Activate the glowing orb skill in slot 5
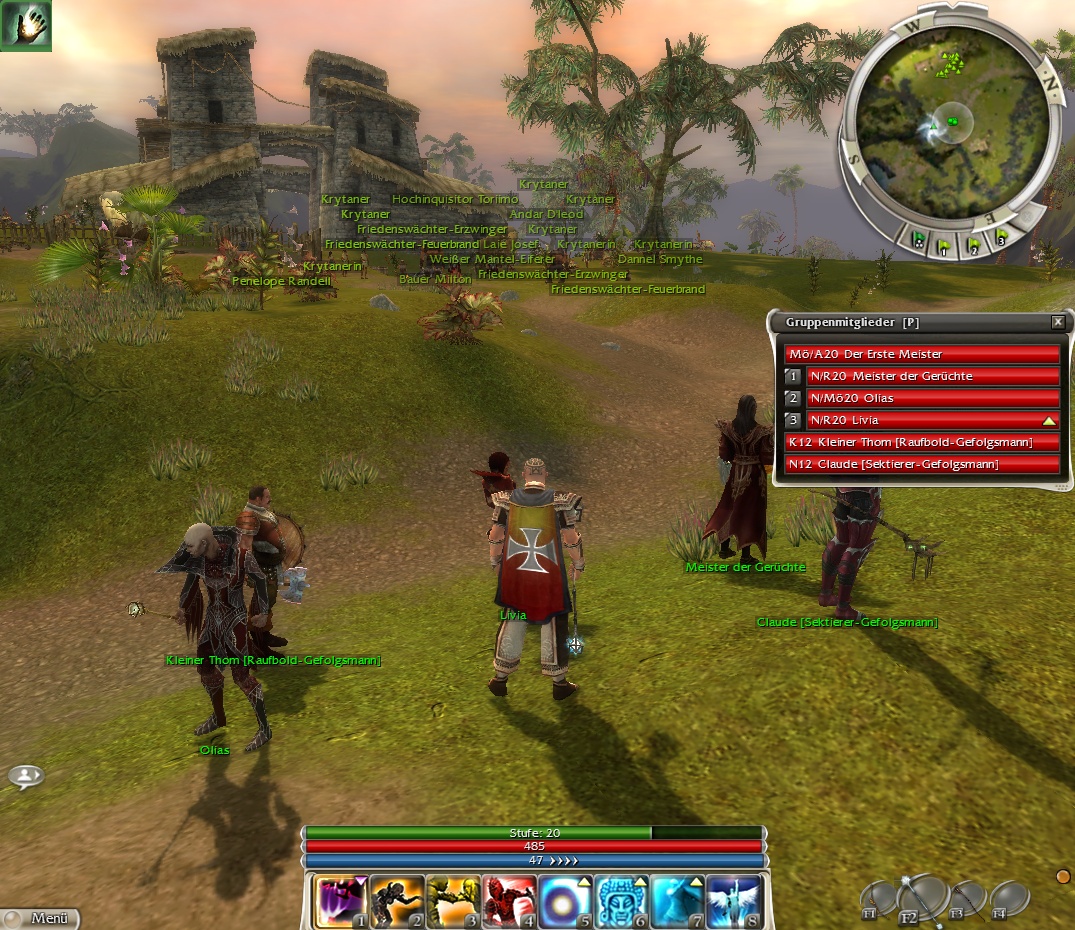 (x=564, y=902)
